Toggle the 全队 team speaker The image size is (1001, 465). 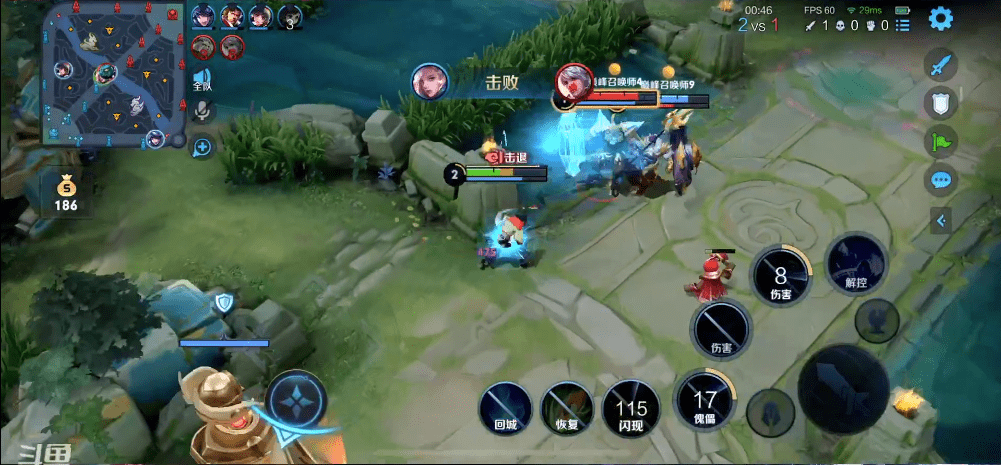coord(202,80)
